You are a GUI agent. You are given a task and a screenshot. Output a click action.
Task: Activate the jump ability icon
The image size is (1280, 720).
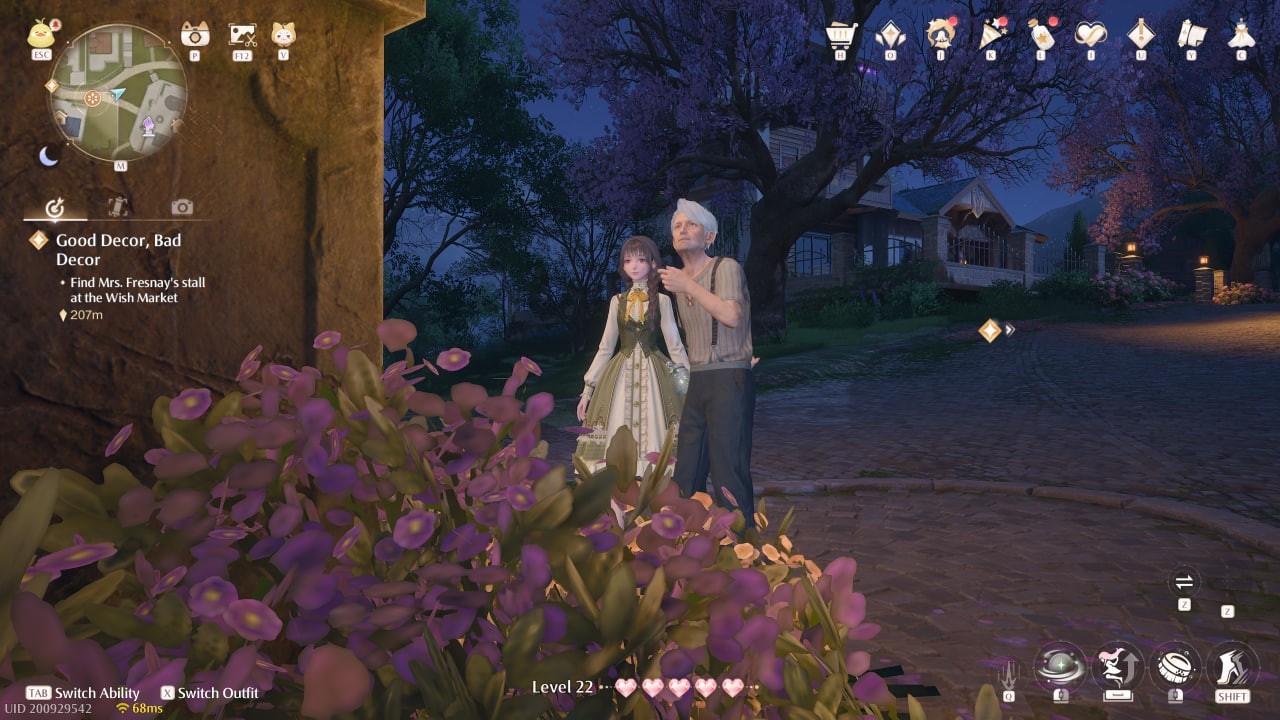1117,665
